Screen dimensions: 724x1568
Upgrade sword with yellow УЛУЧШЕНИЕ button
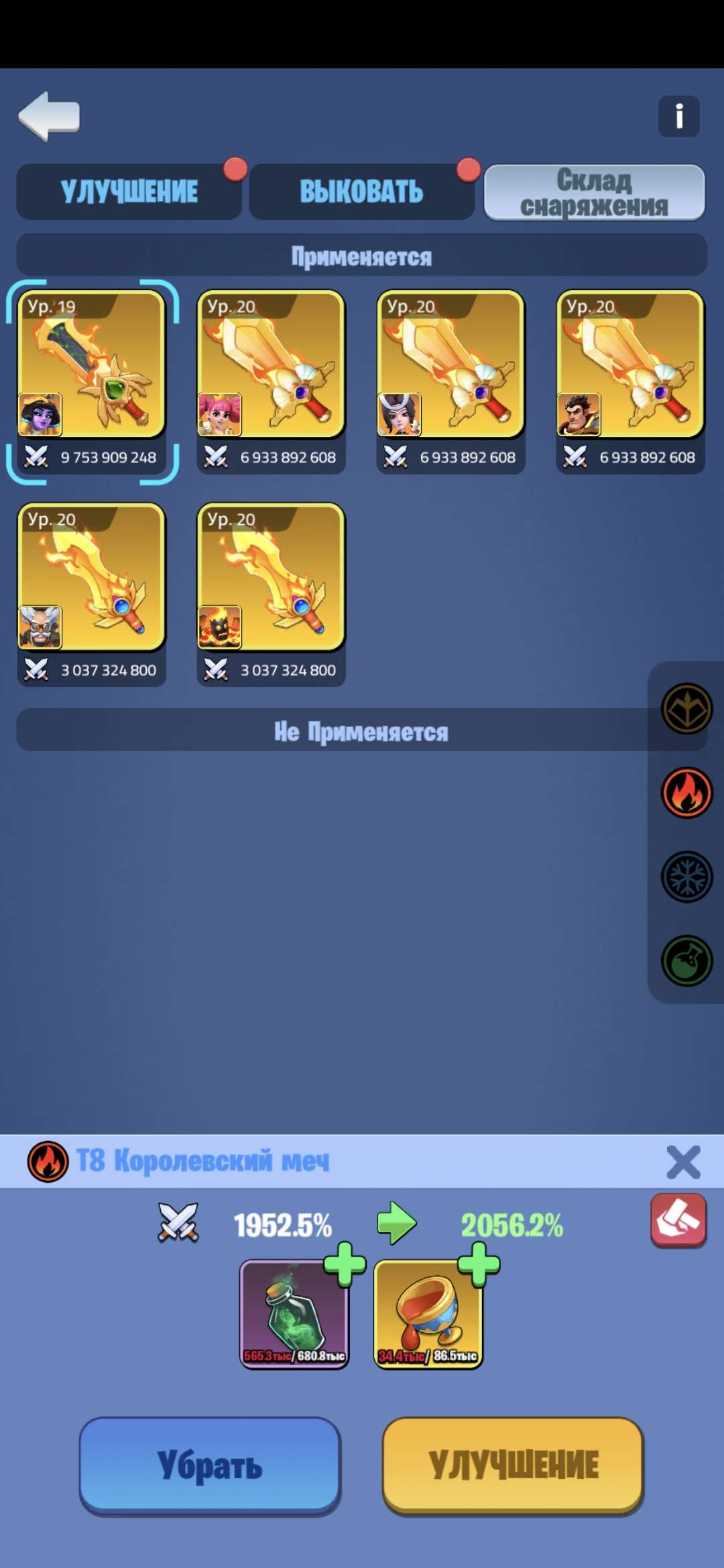(513, 1465)
